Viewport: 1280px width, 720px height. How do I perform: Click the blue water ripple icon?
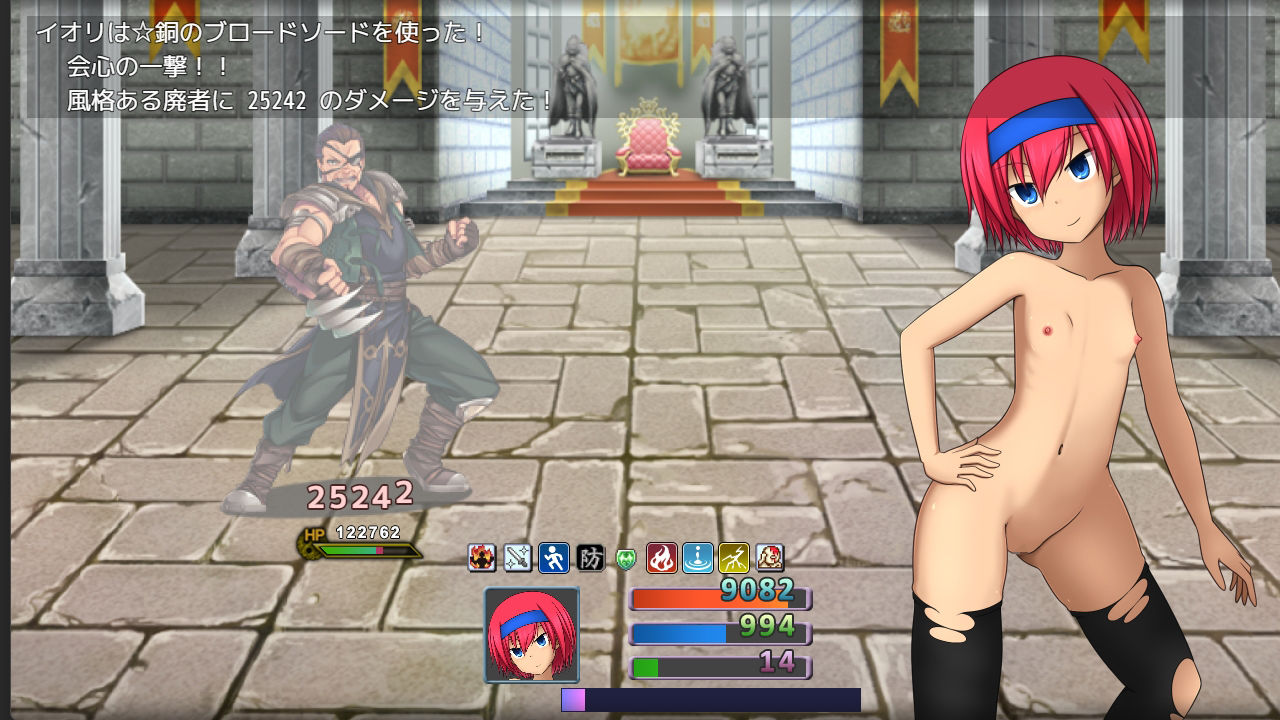[698, 558]
